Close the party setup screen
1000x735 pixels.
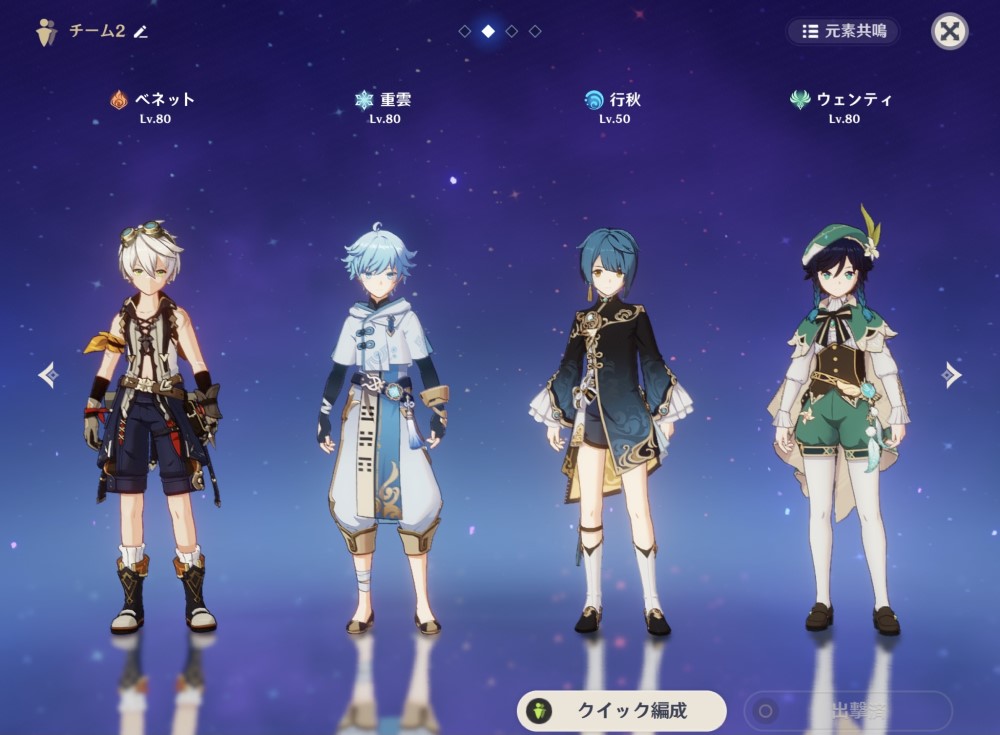pos(950,31)
